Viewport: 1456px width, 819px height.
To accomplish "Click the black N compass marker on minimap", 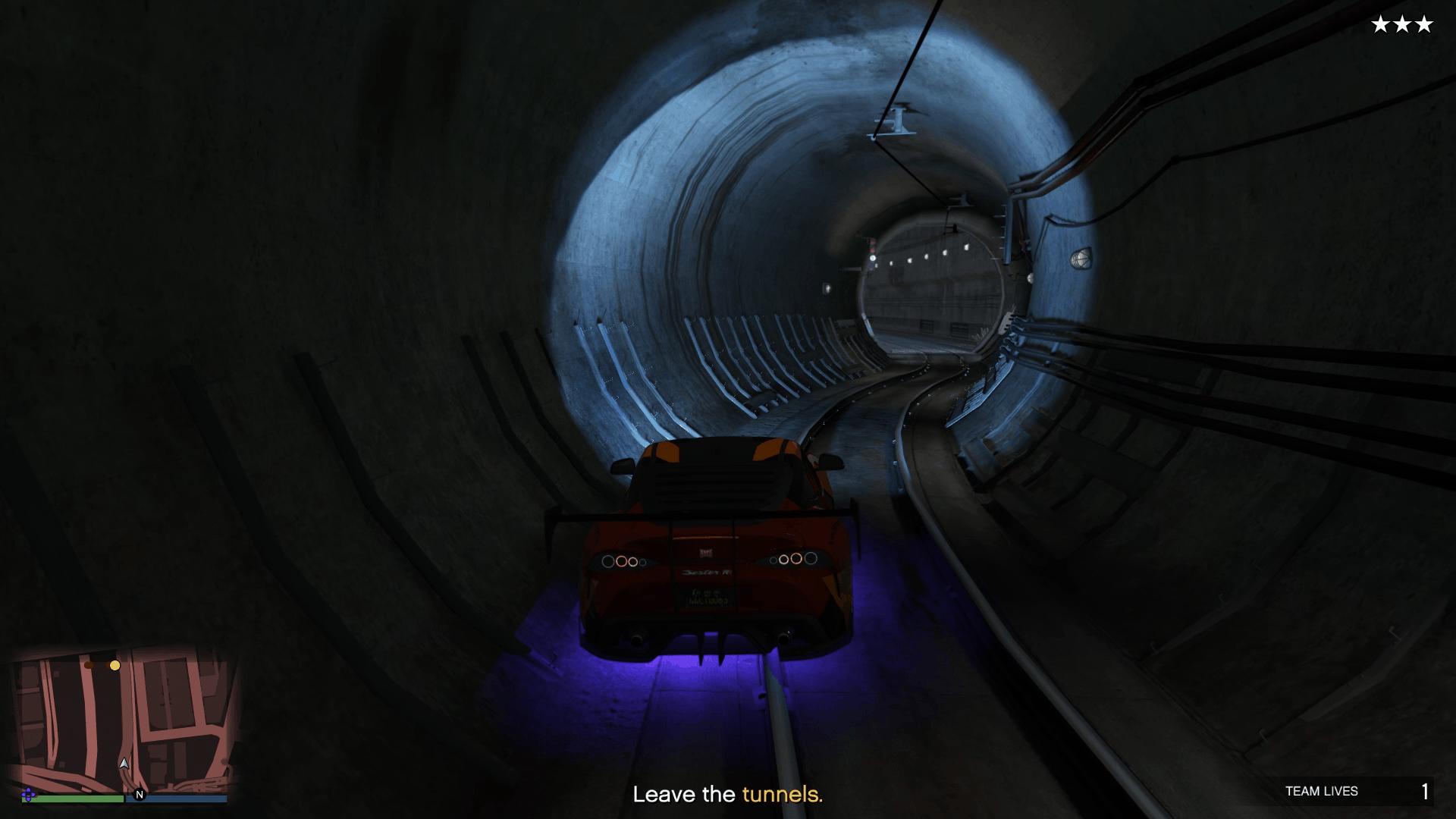I will coord(140,795).
